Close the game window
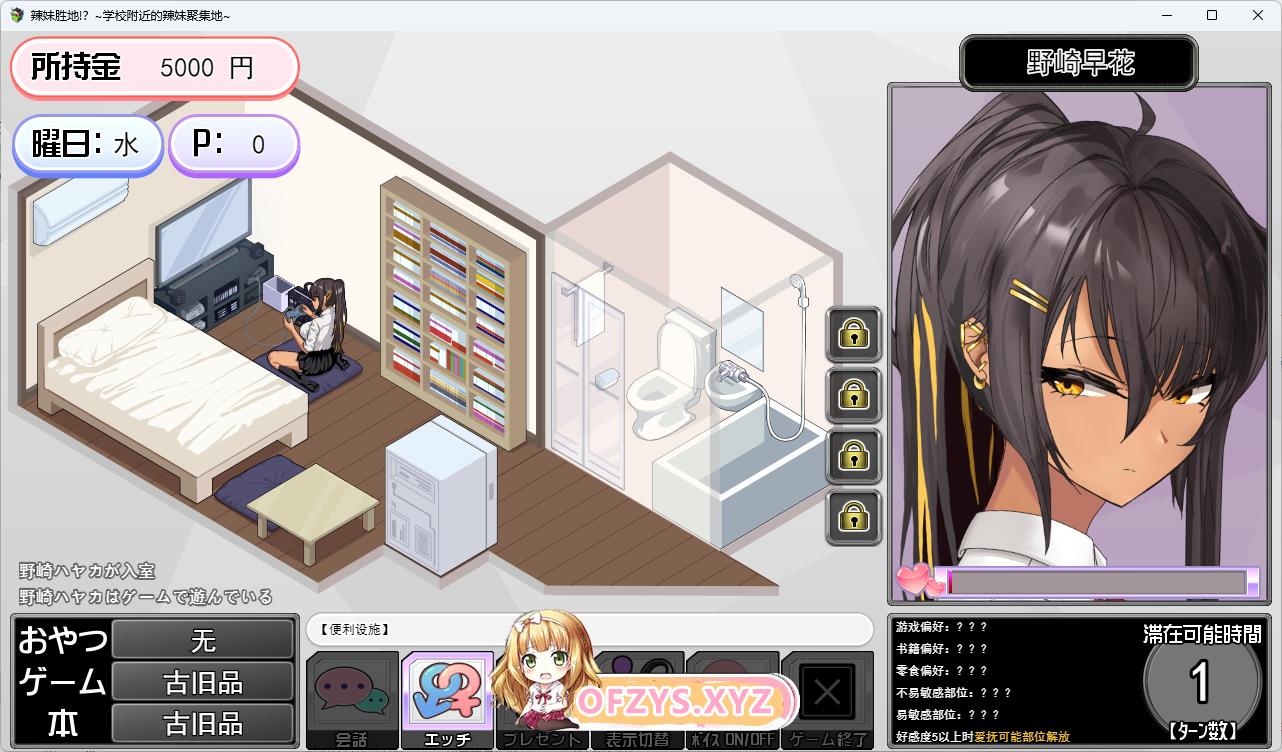Image resolution: width=1282 pixels, height=752 pixels. point(1258,16)
